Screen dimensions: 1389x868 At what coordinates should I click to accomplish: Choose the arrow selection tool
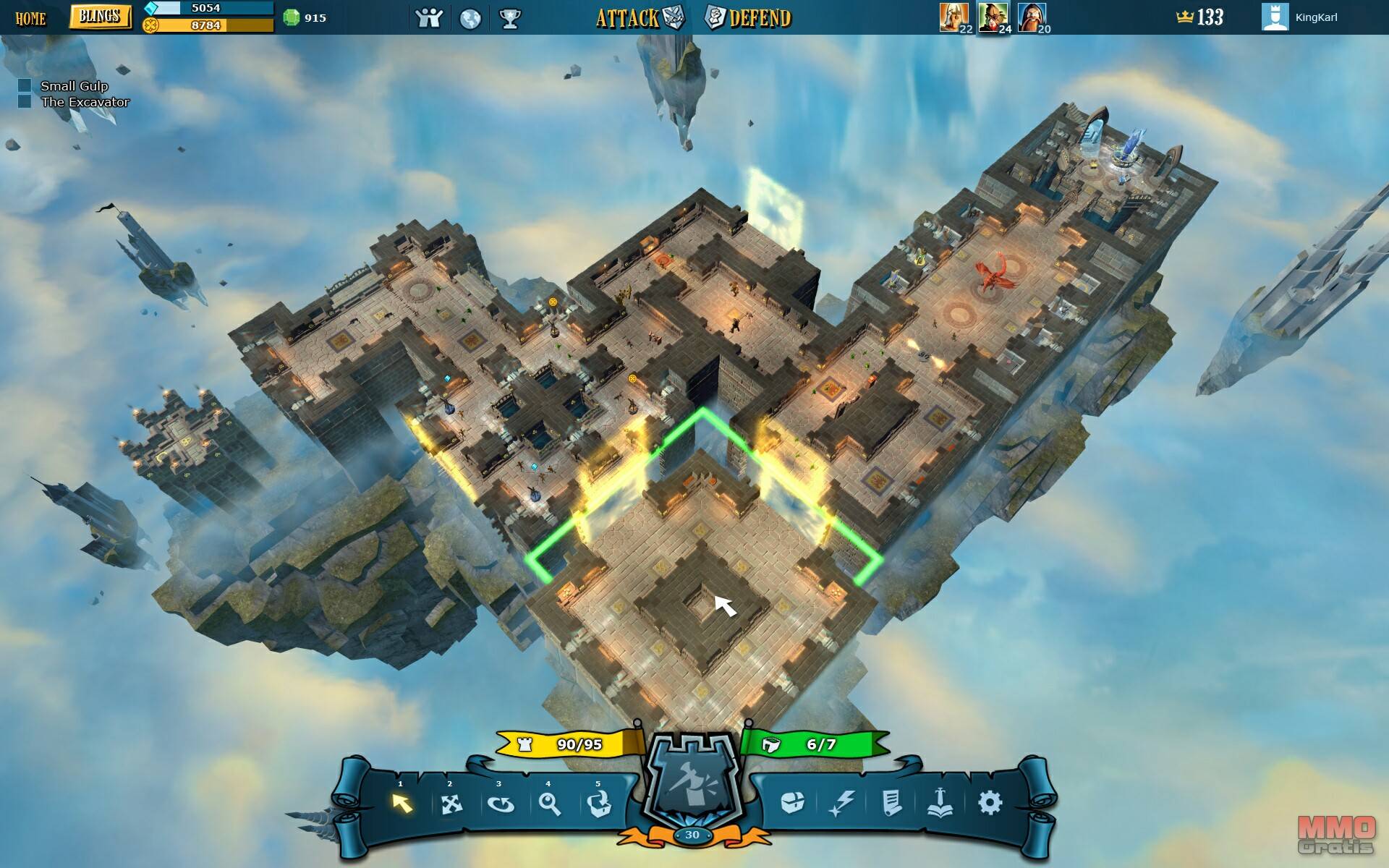click(402, 803)
